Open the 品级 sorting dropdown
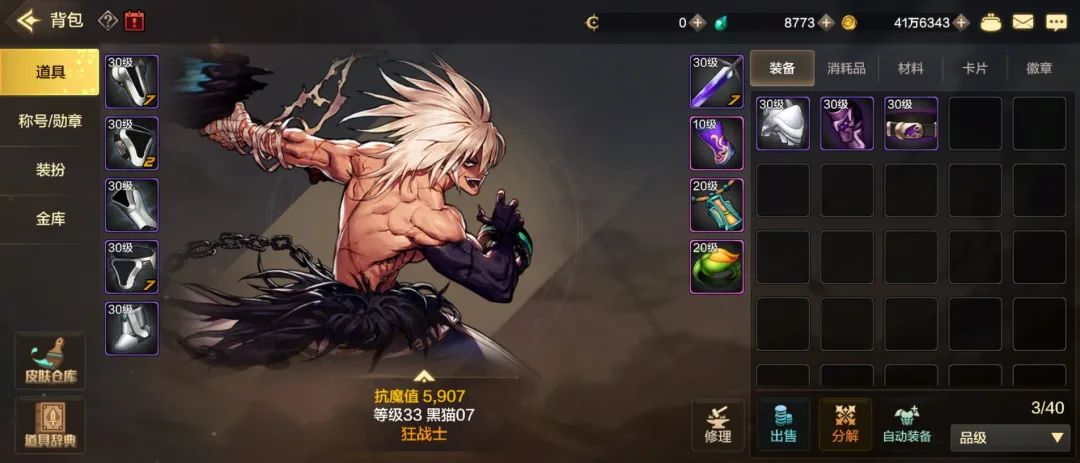Image resolution: width=1080 pixels, height=463 pixels. 1012,438
